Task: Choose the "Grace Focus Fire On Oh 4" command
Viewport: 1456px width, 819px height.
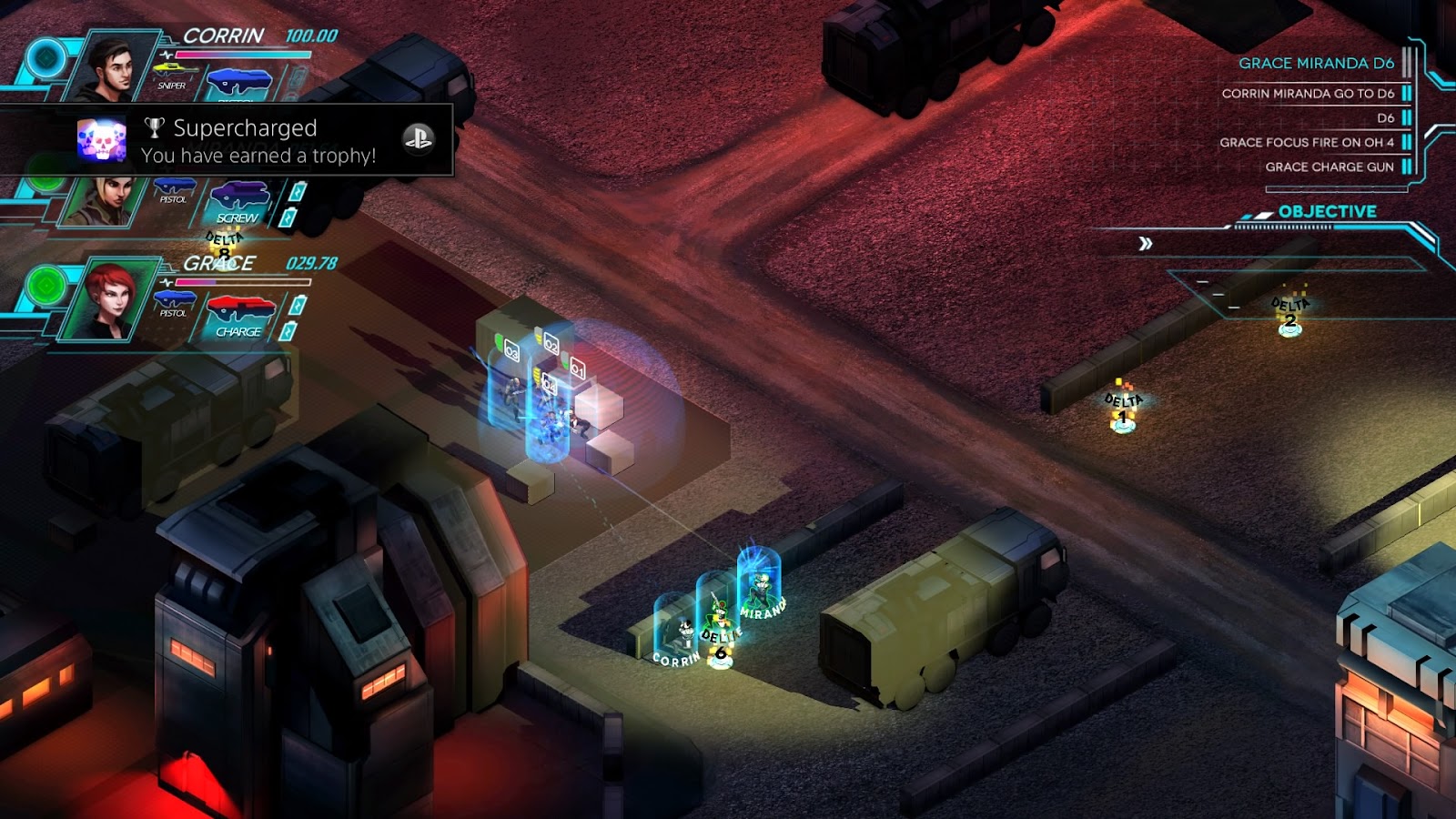Action: click(1306, 143)
